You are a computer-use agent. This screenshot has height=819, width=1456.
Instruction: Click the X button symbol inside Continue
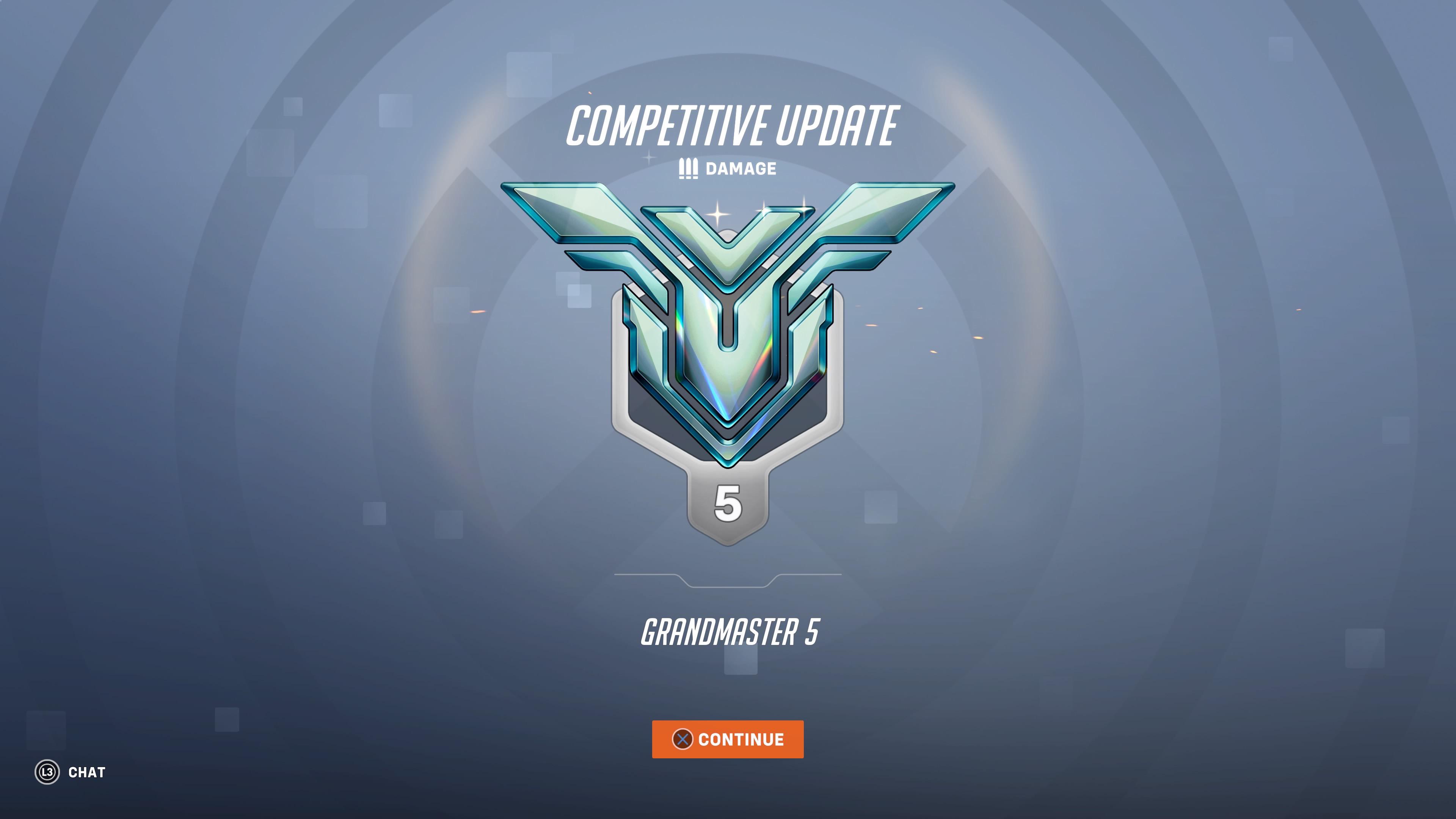(683, 739)
